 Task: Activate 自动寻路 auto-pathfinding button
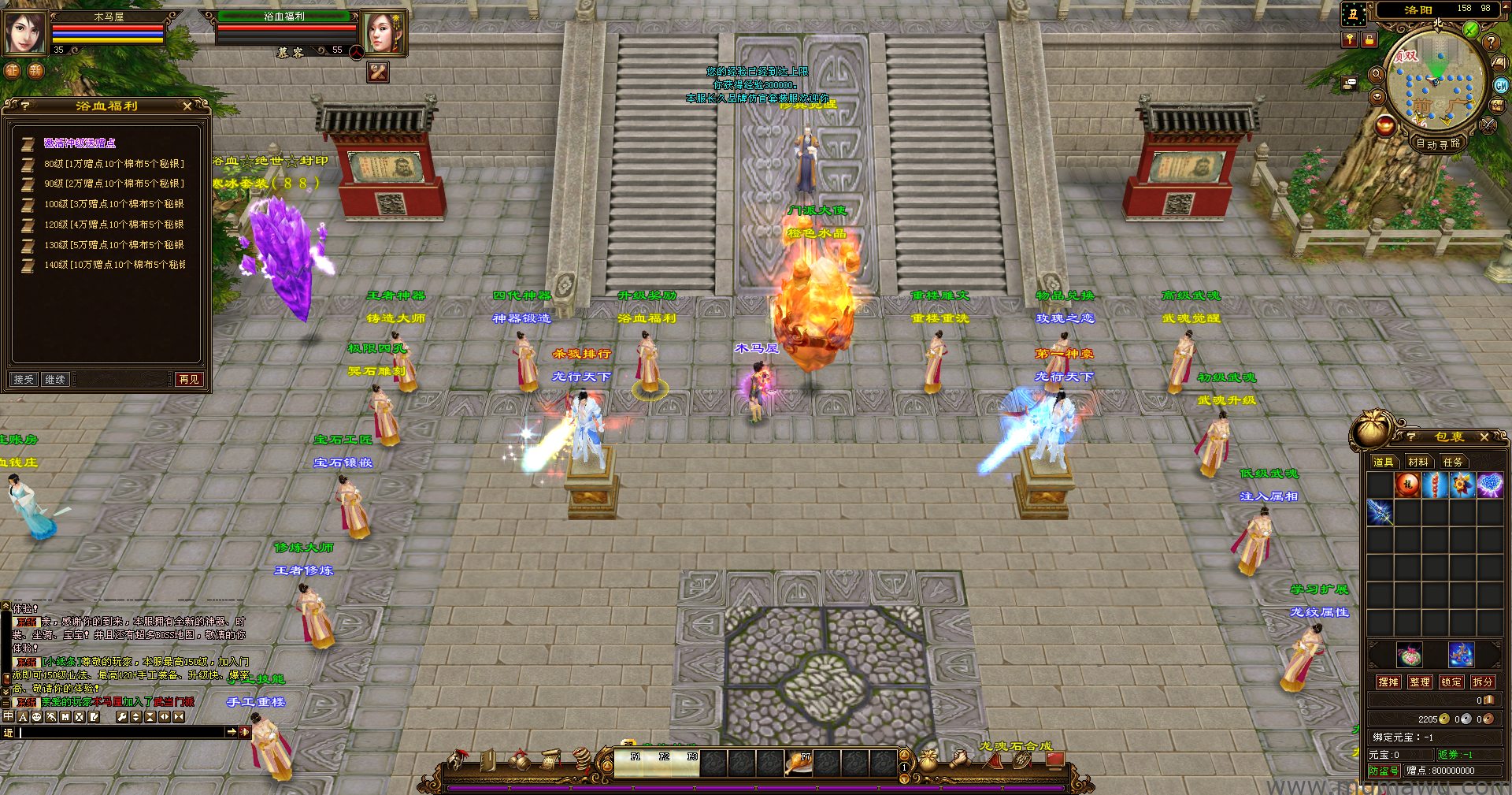pyautogui.click(x=1438, y=143)
